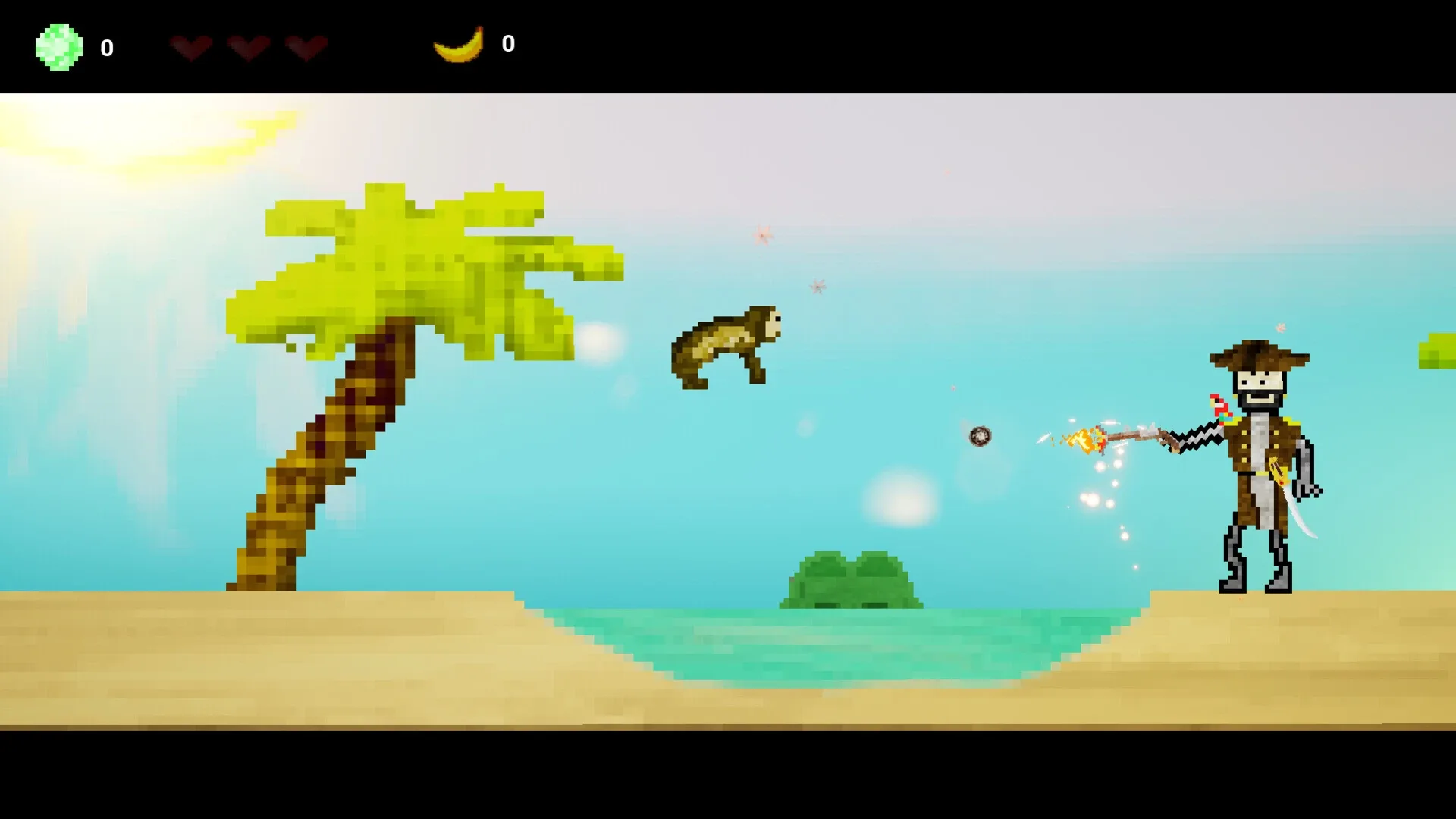
Task: Click the banana count number zero
Action: [510, 44]
